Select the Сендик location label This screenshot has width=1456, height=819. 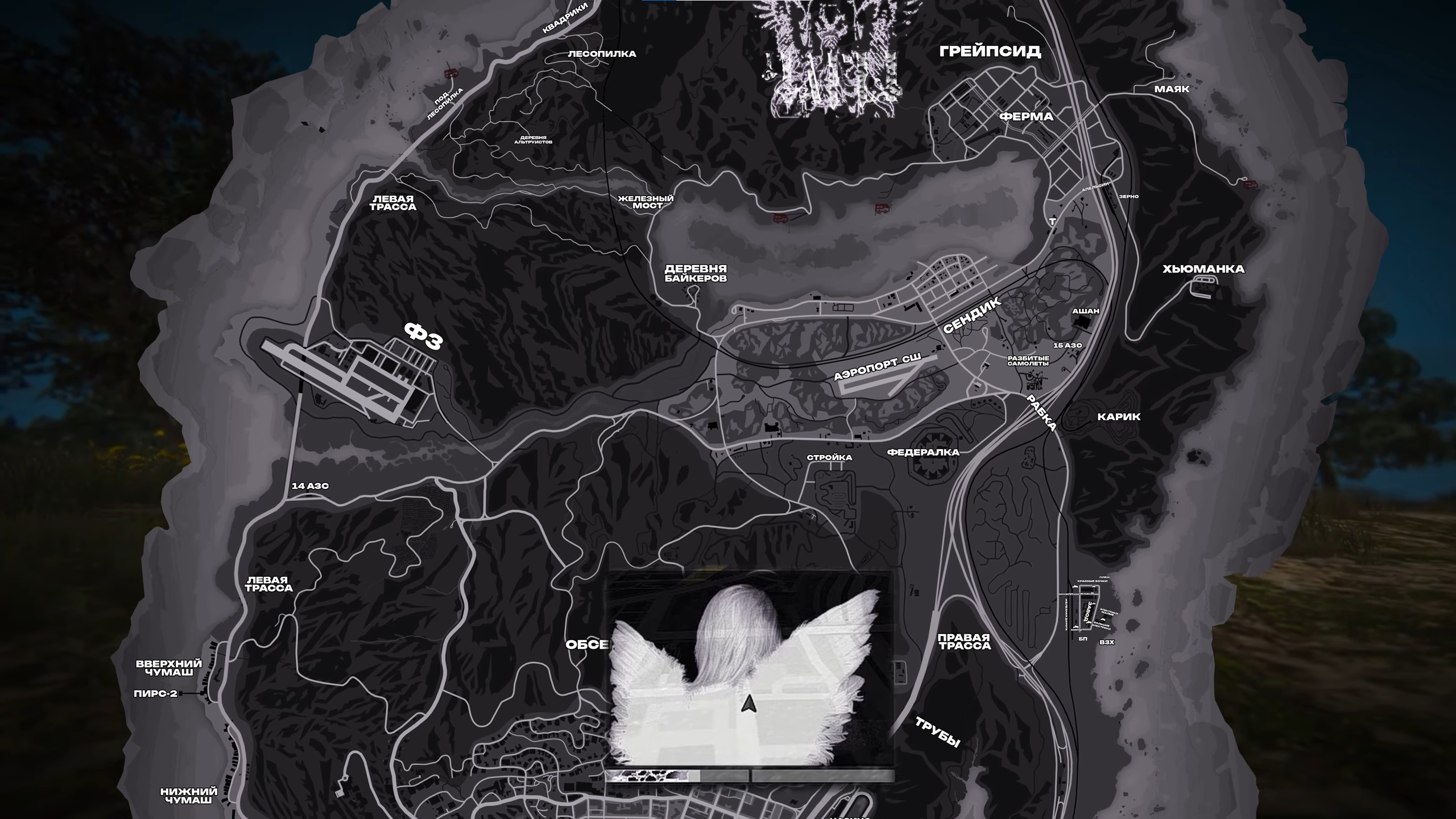(972, 317)
